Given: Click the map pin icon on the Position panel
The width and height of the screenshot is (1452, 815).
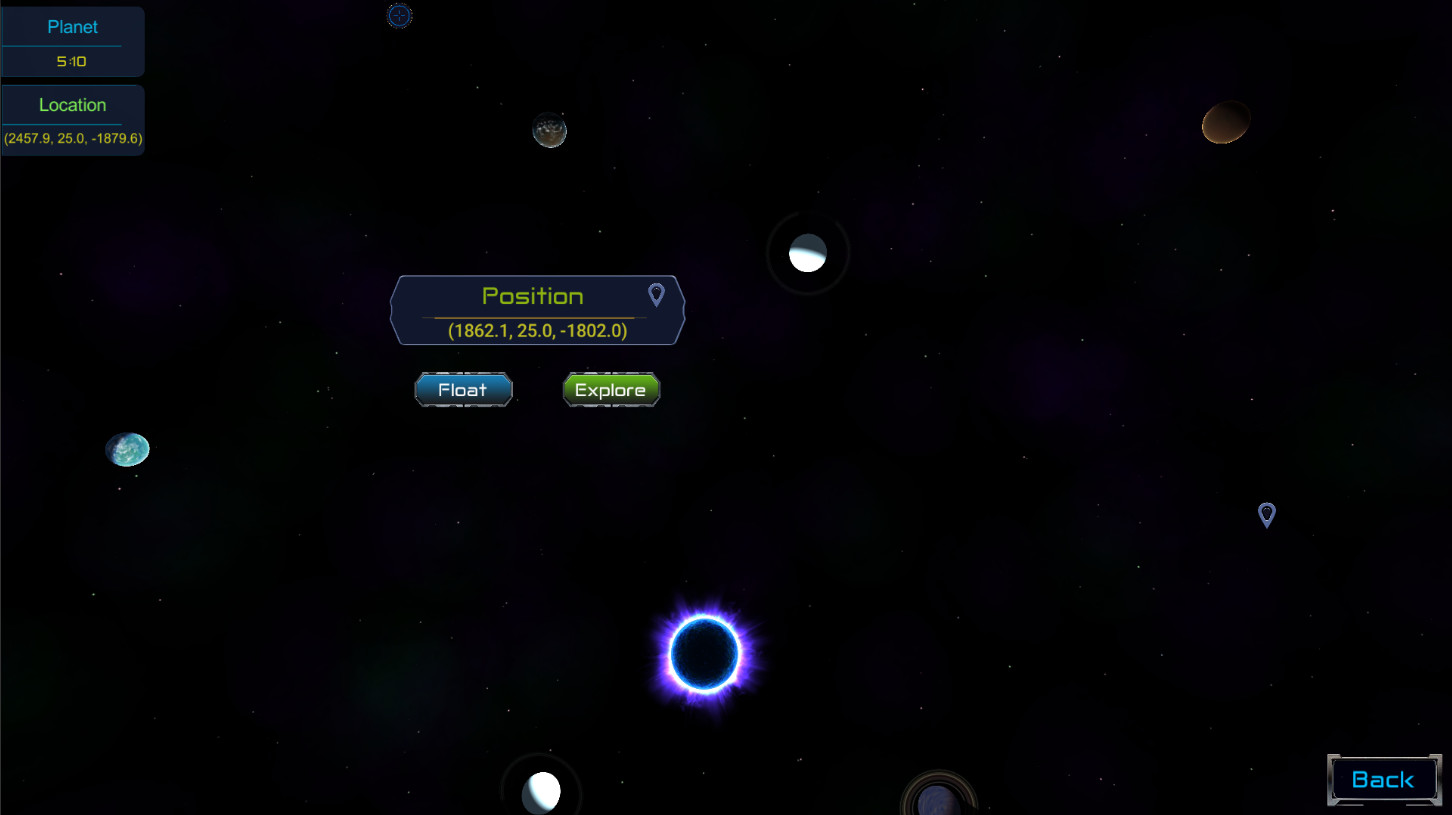Looking at the screenshot, I should tap(655, 293).
